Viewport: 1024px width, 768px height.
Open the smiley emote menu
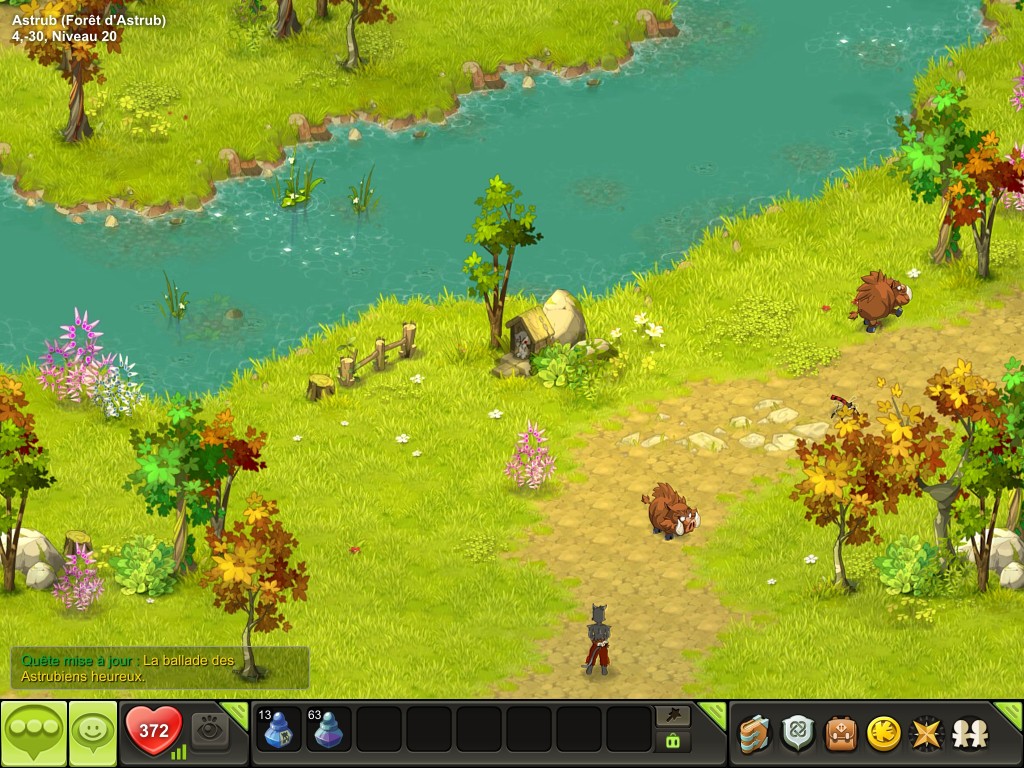pos(93,733)
